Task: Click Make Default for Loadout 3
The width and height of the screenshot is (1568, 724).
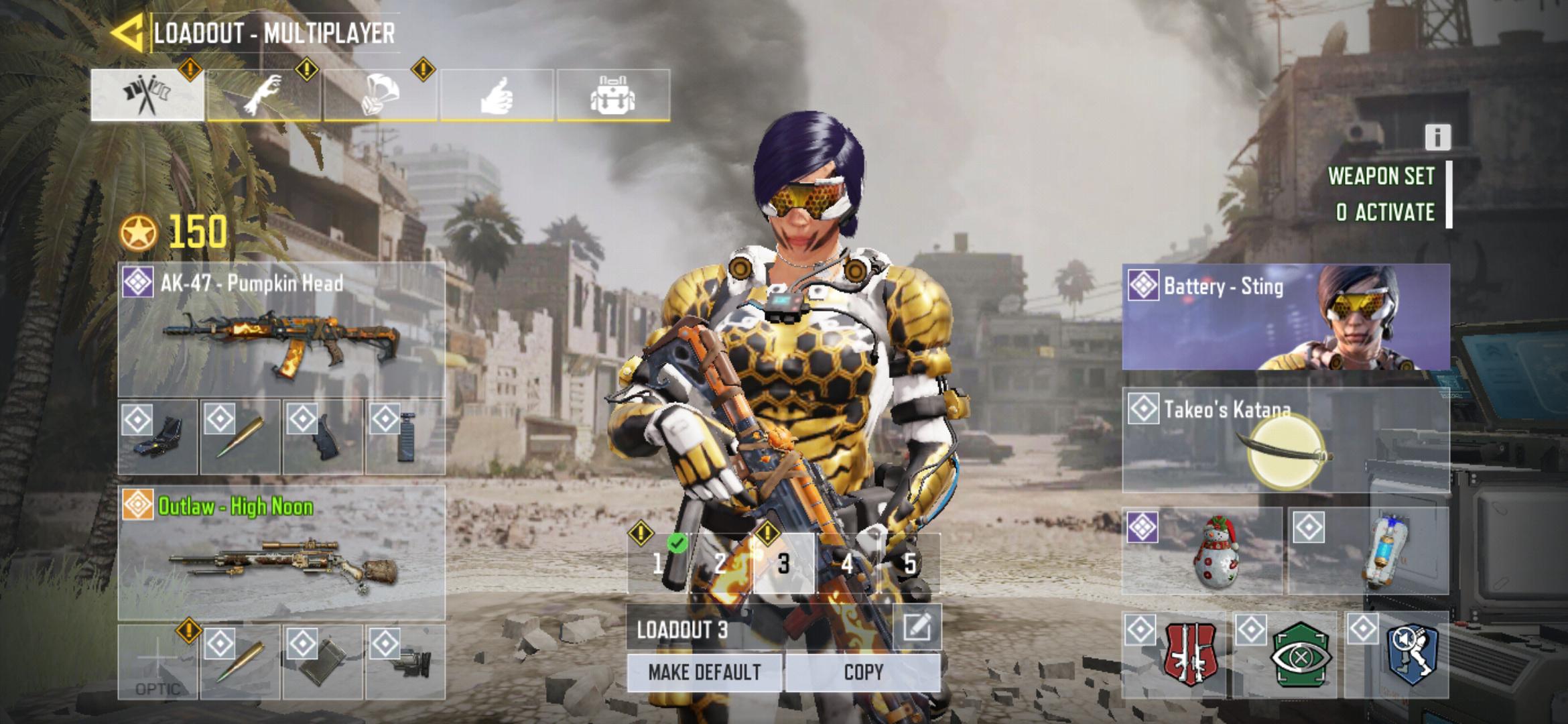Action: pyautogui.click(x=704, y=672)
